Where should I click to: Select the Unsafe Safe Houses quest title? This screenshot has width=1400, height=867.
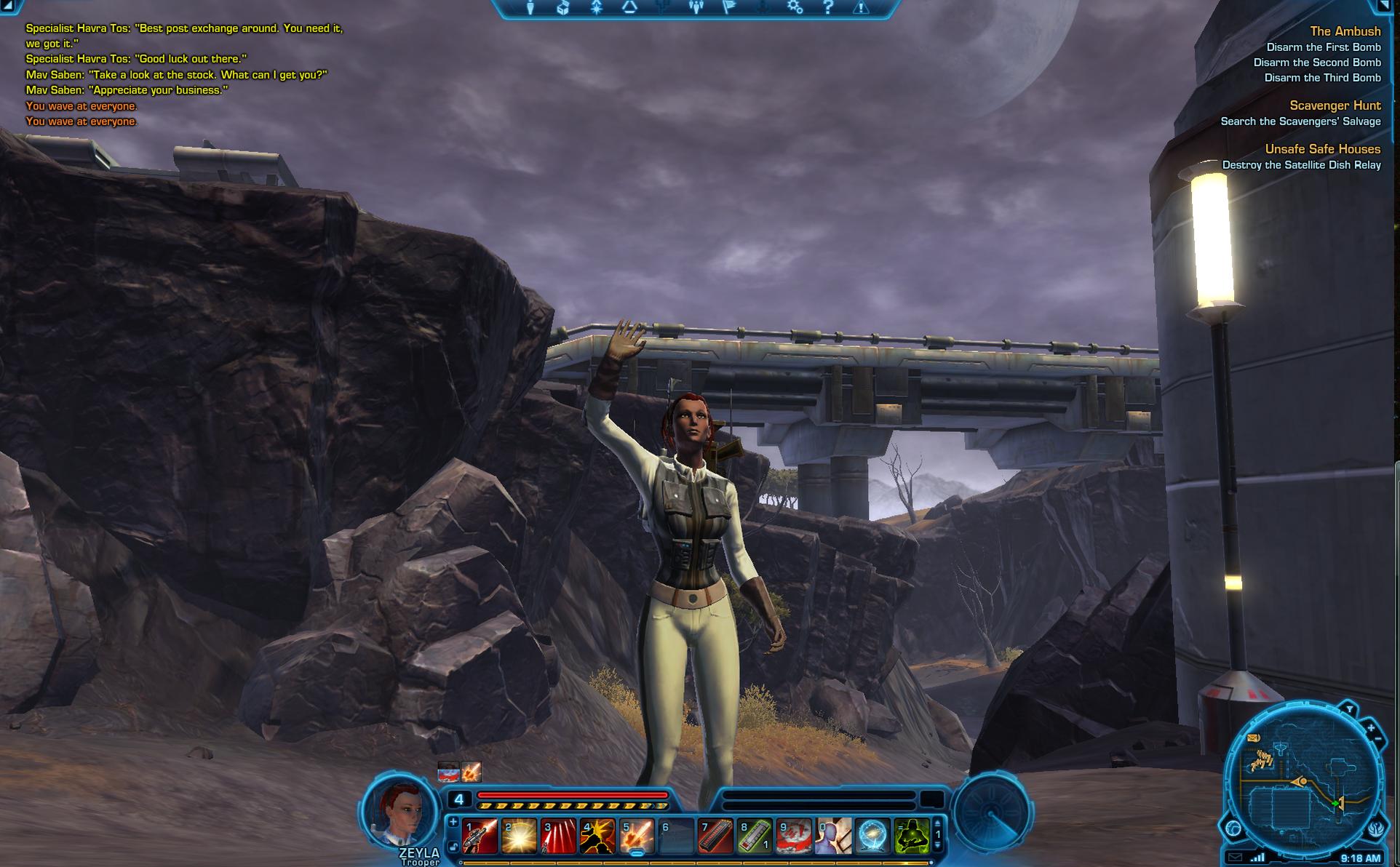[1322, 149]
